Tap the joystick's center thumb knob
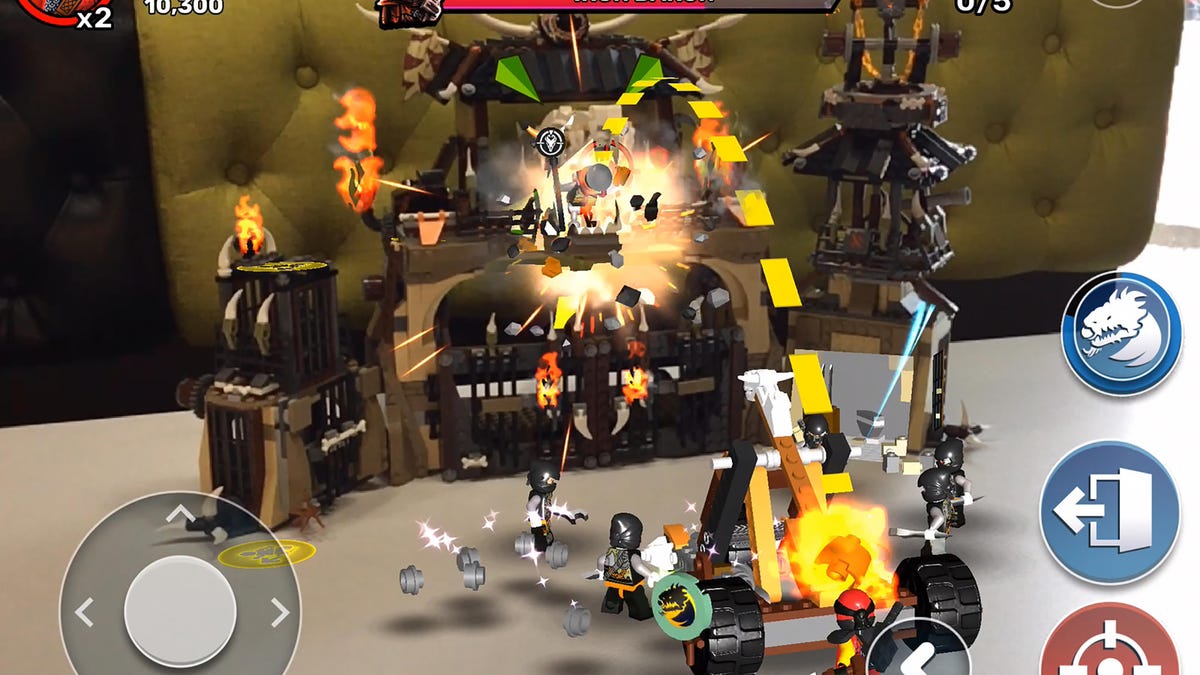 [180, 610]
